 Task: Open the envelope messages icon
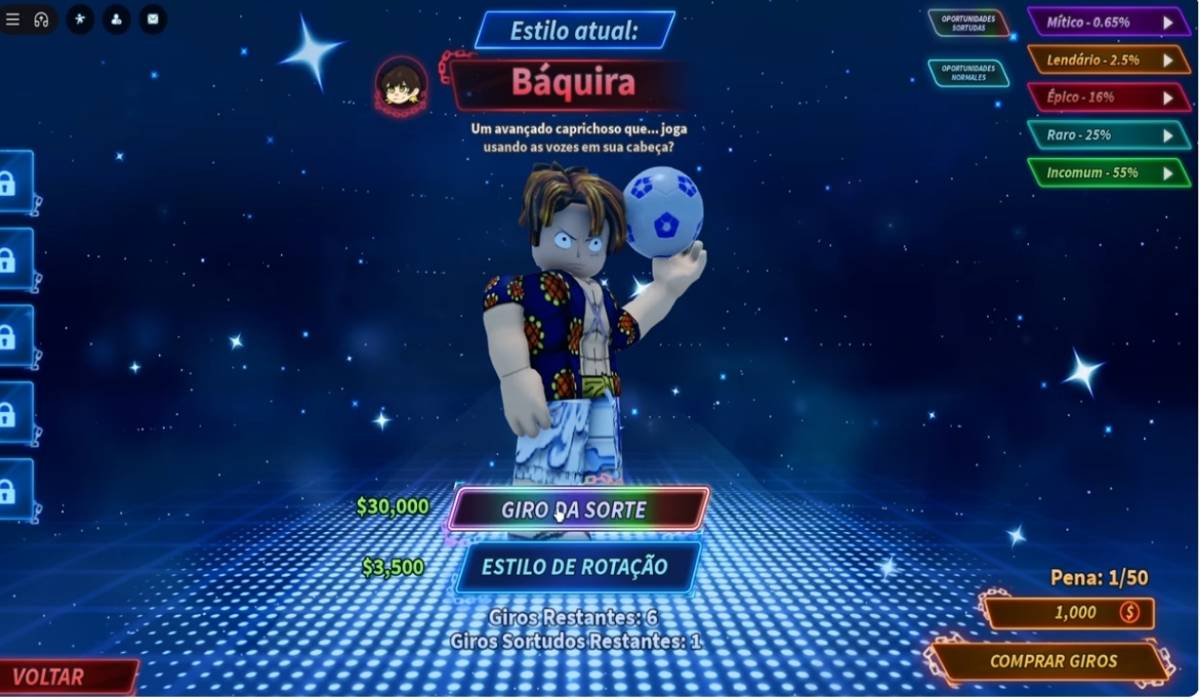(x=153, y=19)
